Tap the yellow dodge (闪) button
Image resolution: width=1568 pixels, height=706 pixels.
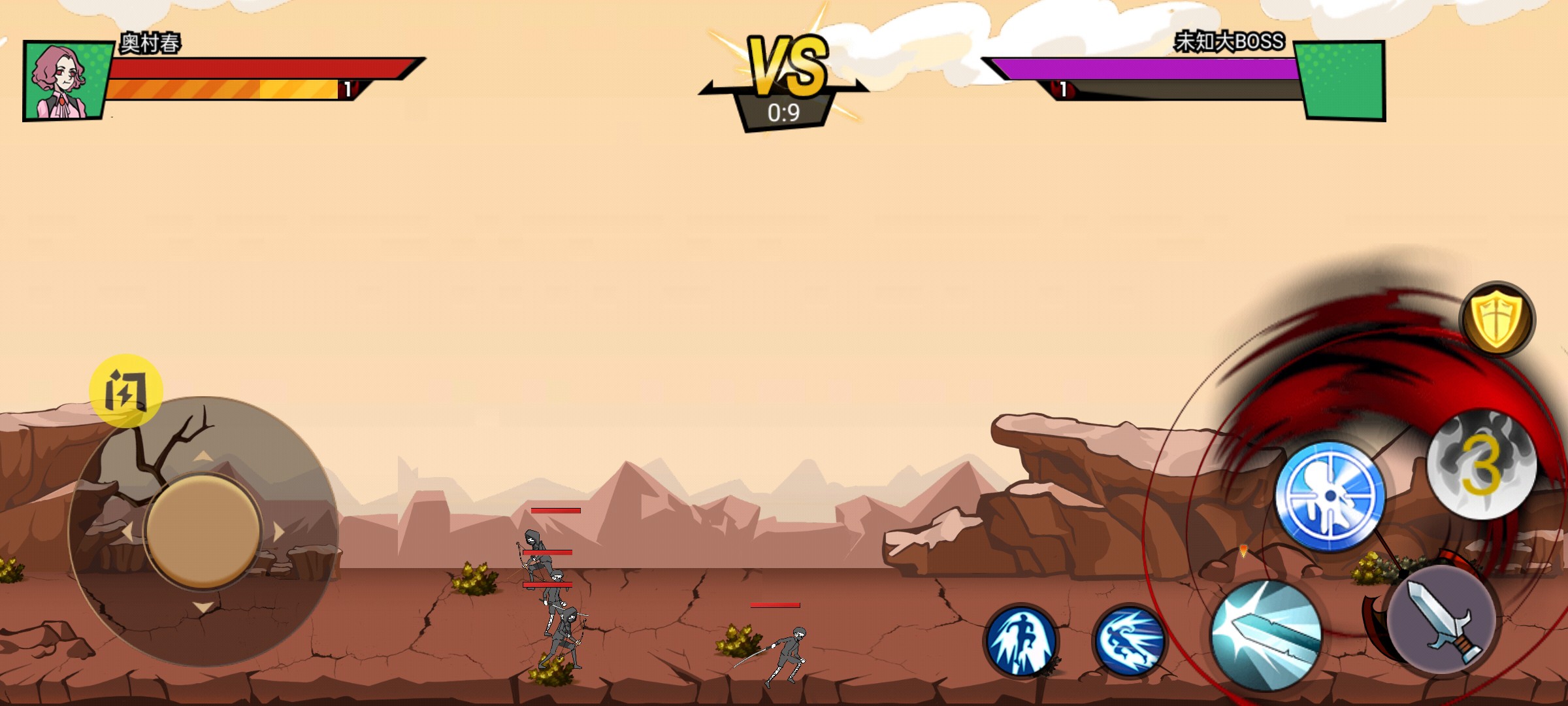(125, 391)
